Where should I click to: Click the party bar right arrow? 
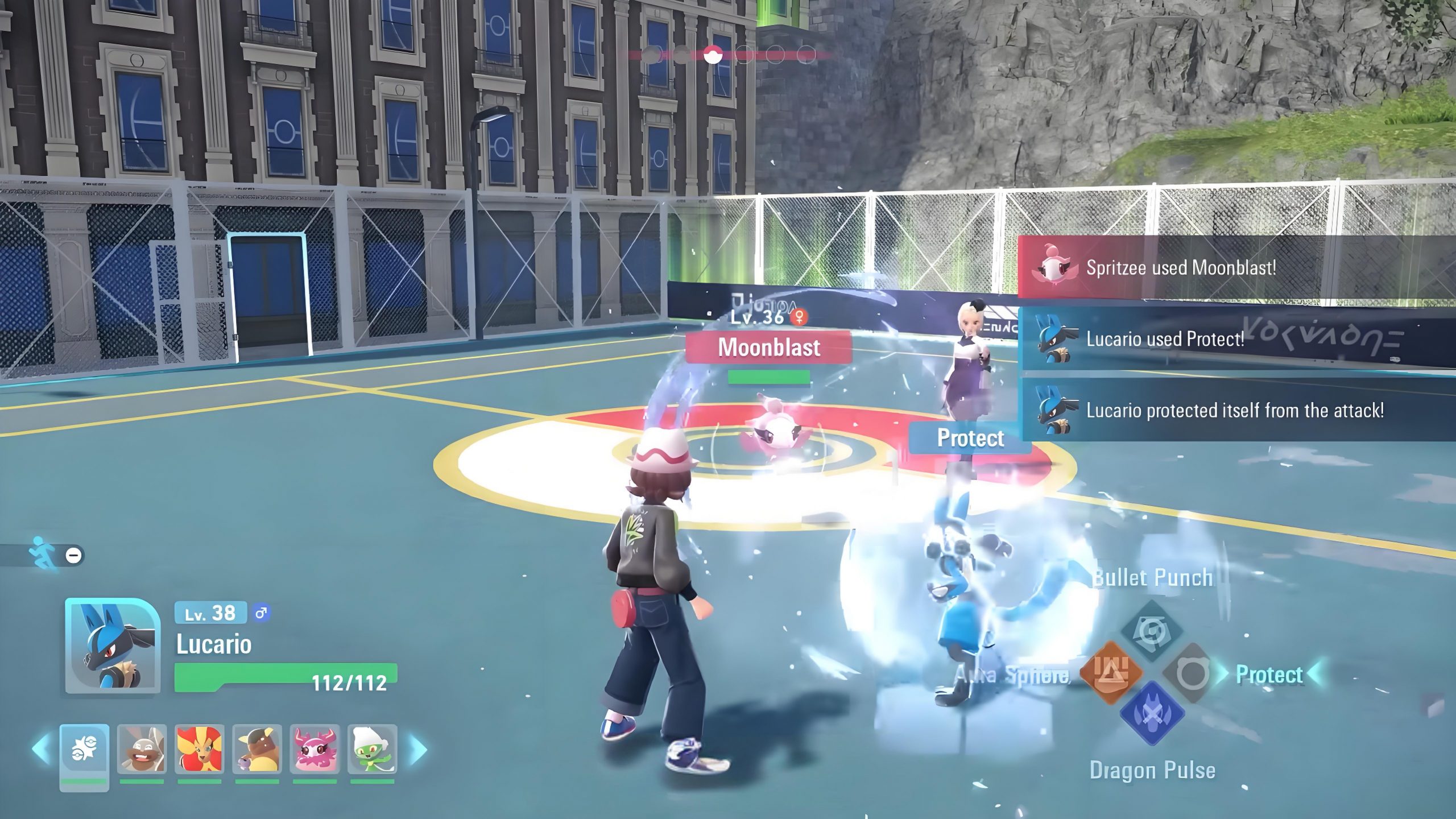[x=418, y=750]
